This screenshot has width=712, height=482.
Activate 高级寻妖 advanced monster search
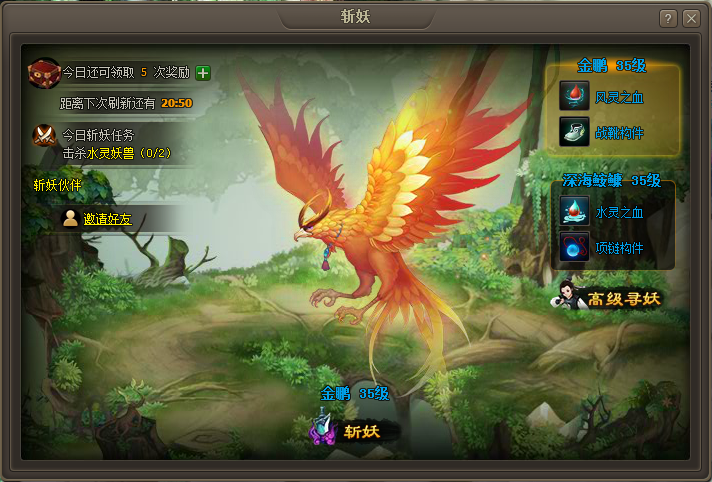point(611,298)
